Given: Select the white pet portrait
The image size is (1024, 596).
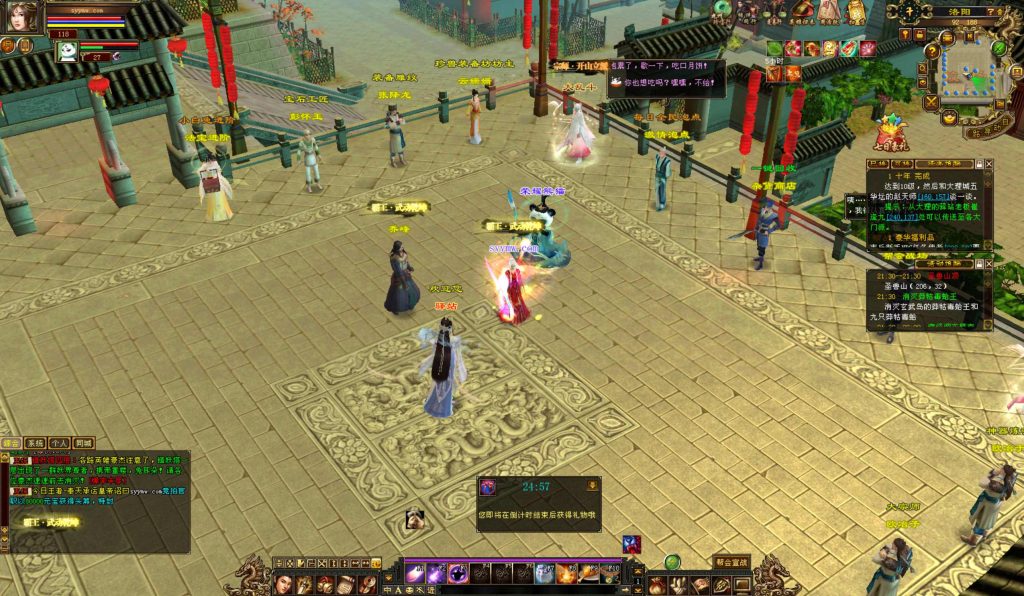Looking at the screenshot, I should (x=67, y=51).
